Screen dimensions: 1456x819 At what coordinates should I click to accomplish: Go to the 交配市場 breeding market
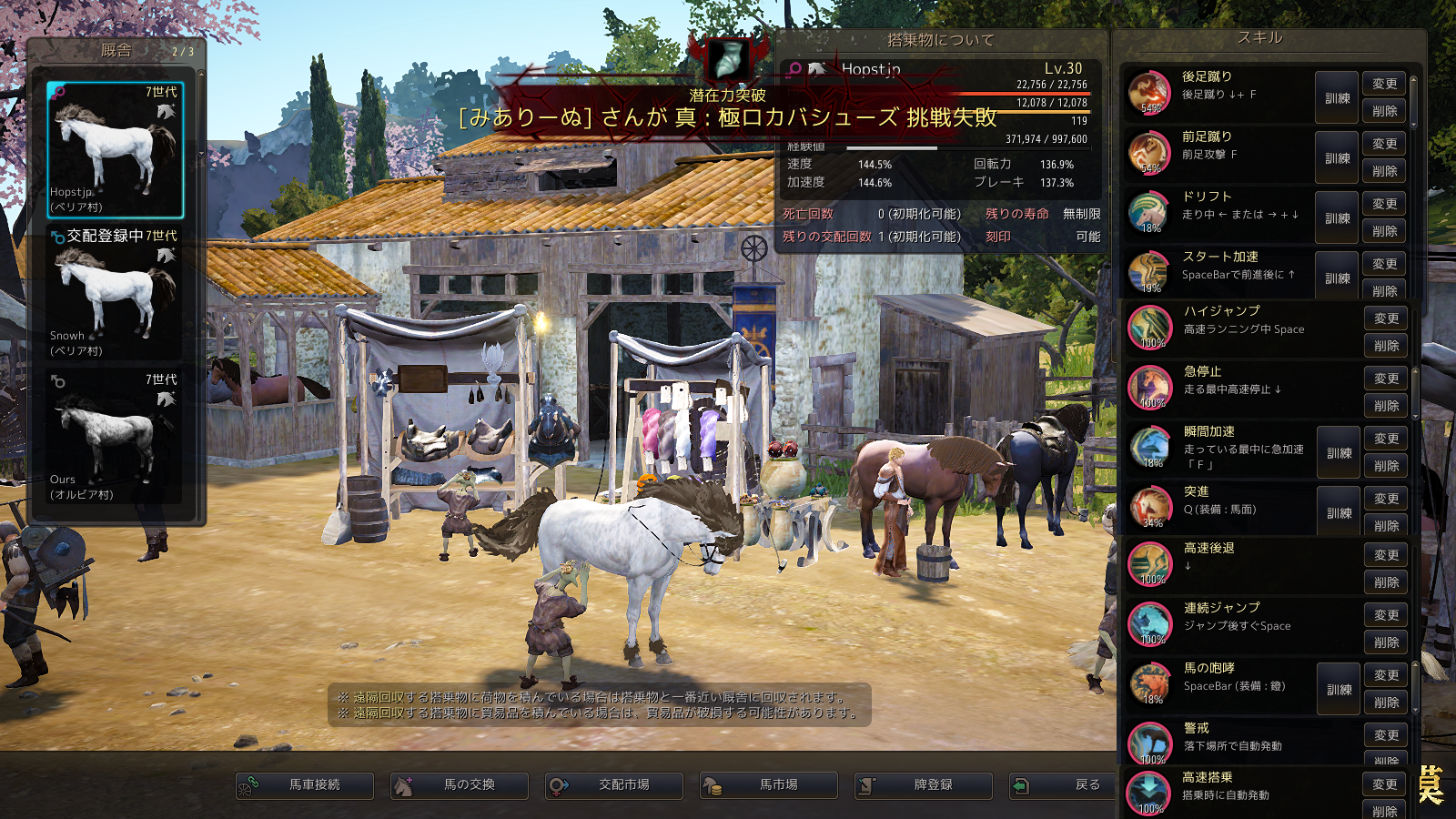(614, 784)
